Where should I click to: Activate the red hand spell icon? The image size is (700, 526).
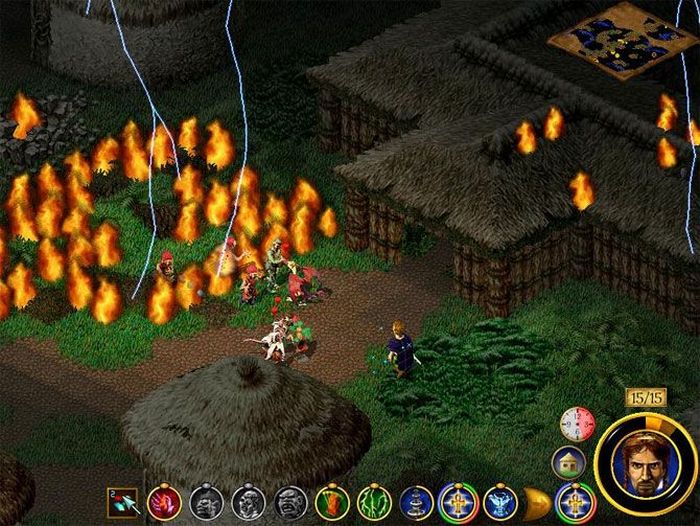[164, 500]
